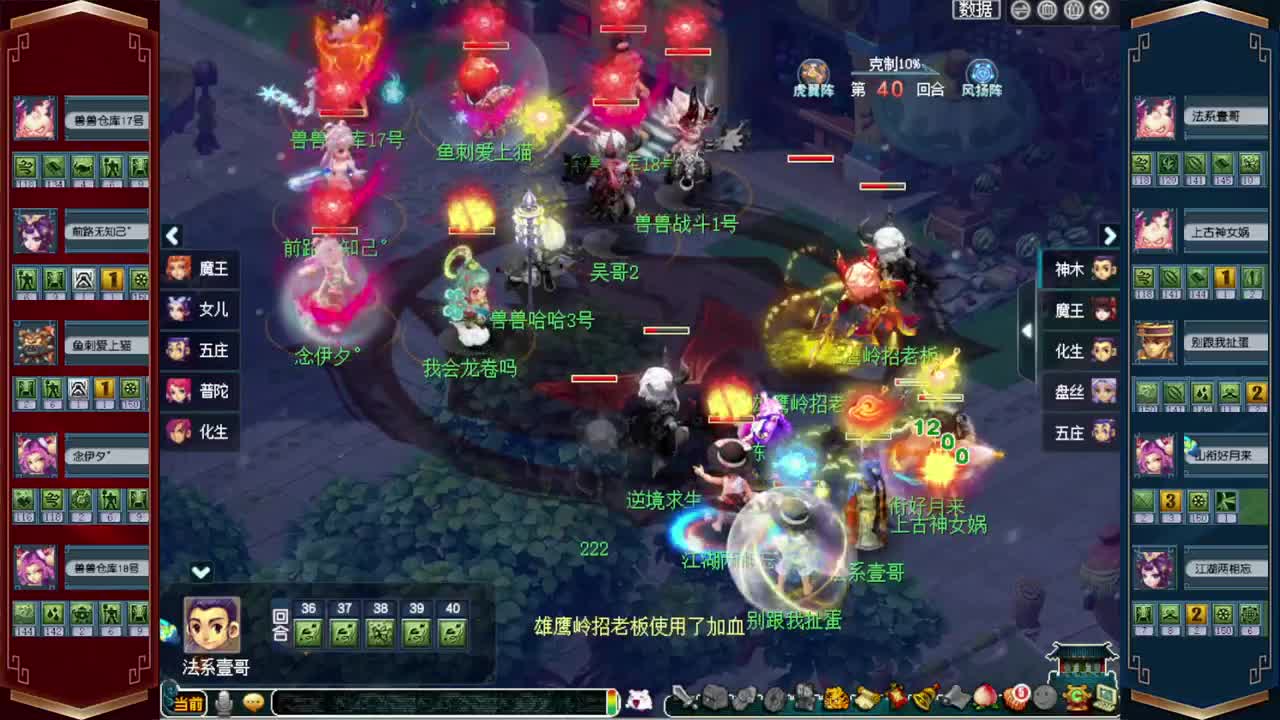Select 盘丝 in the right character list

(1075, 393)
